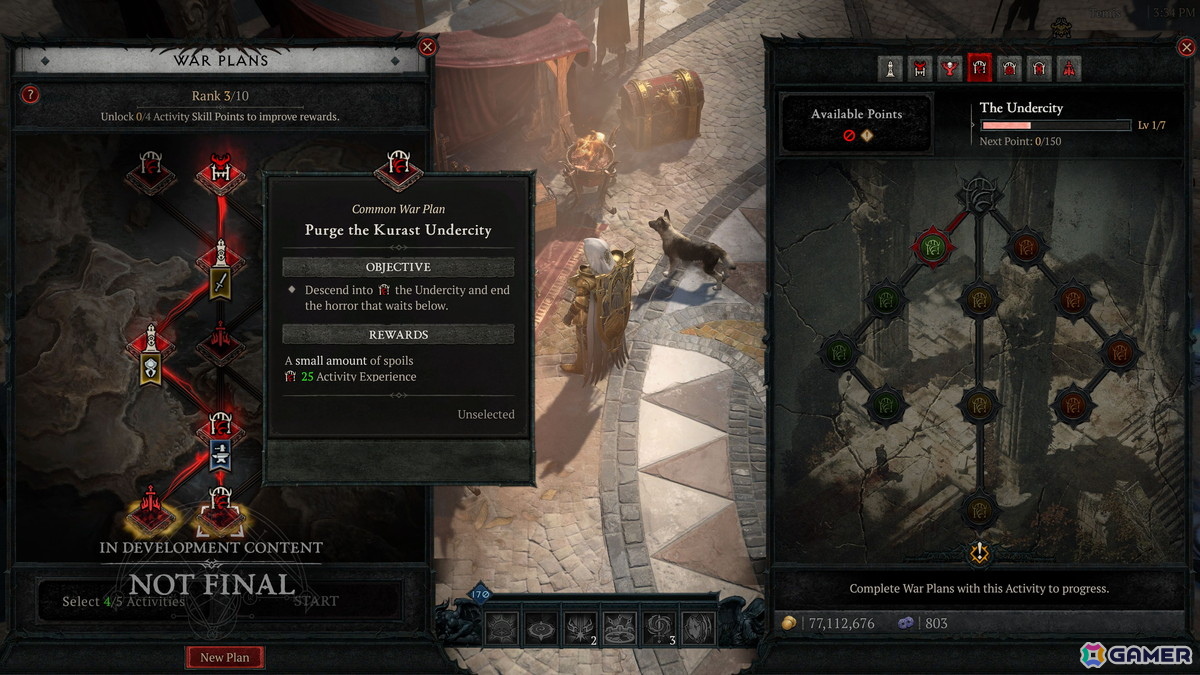
Task: Select the red-highlighted green skill node
Action: click(x=933, y=245)
